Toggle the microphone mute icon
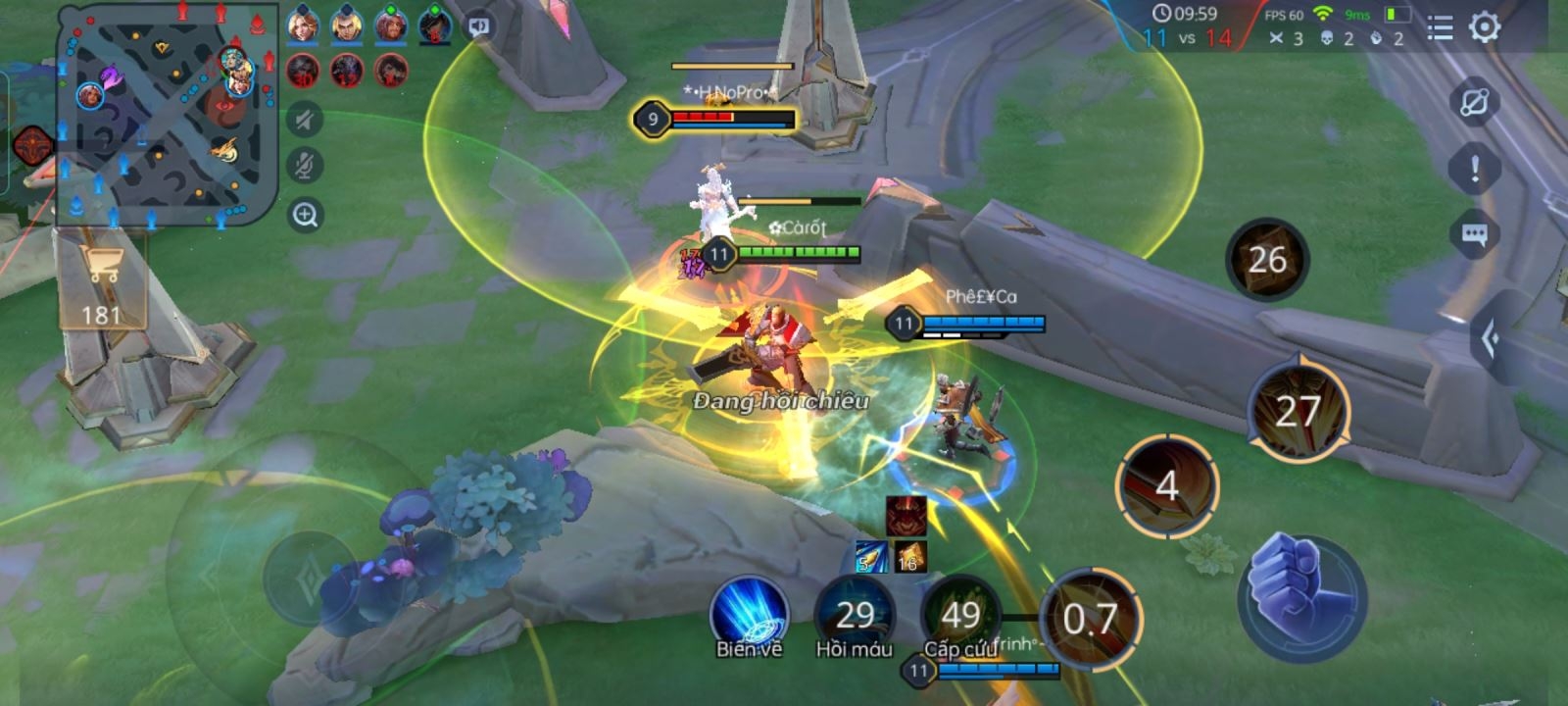 (305, 167)
